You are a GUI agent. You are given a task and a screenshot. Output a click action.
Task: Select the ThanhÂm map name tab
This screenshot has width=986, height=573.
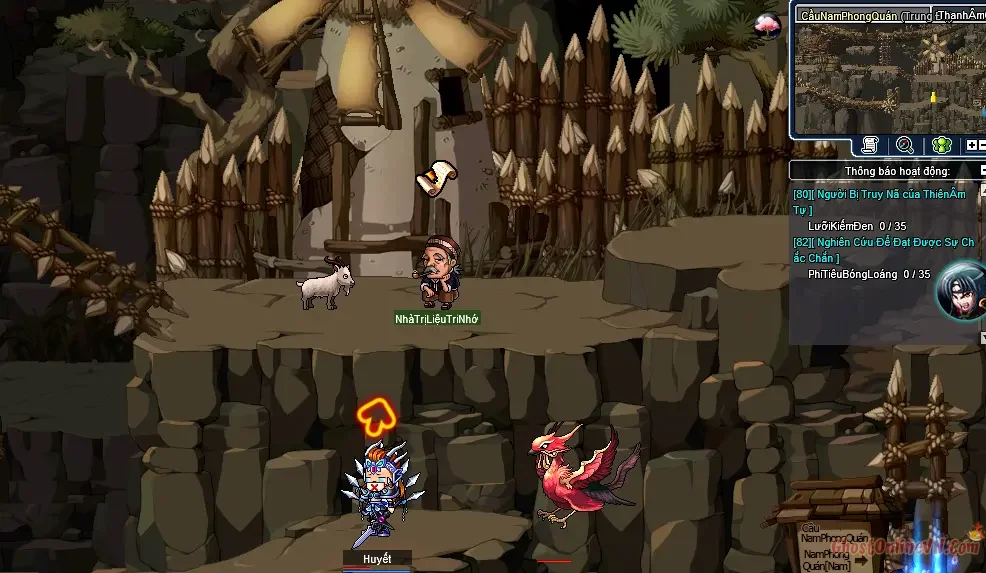pos(960,15)
